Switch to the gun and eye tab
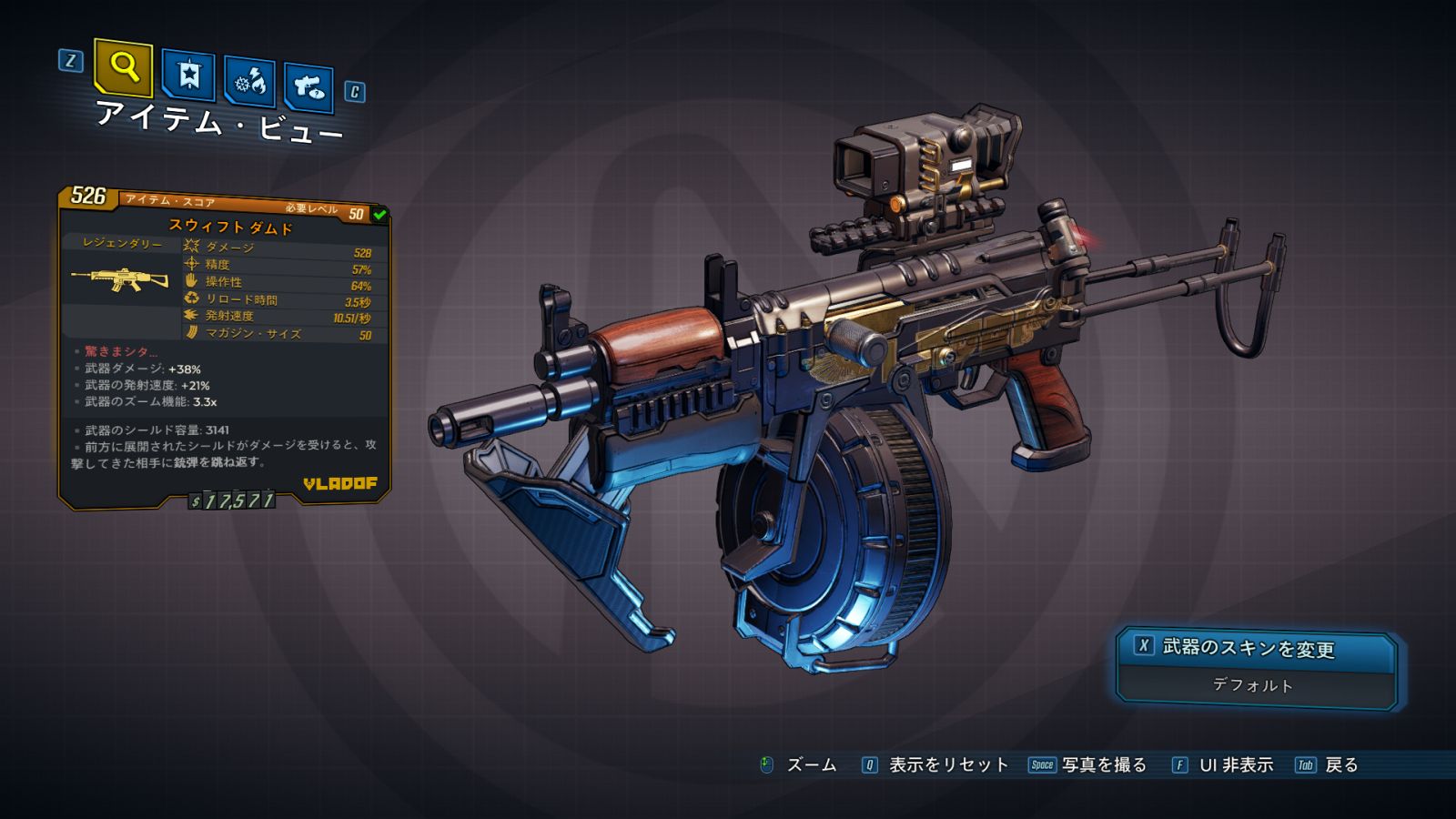The image size is (1456, 819). (x=308, y=87)
